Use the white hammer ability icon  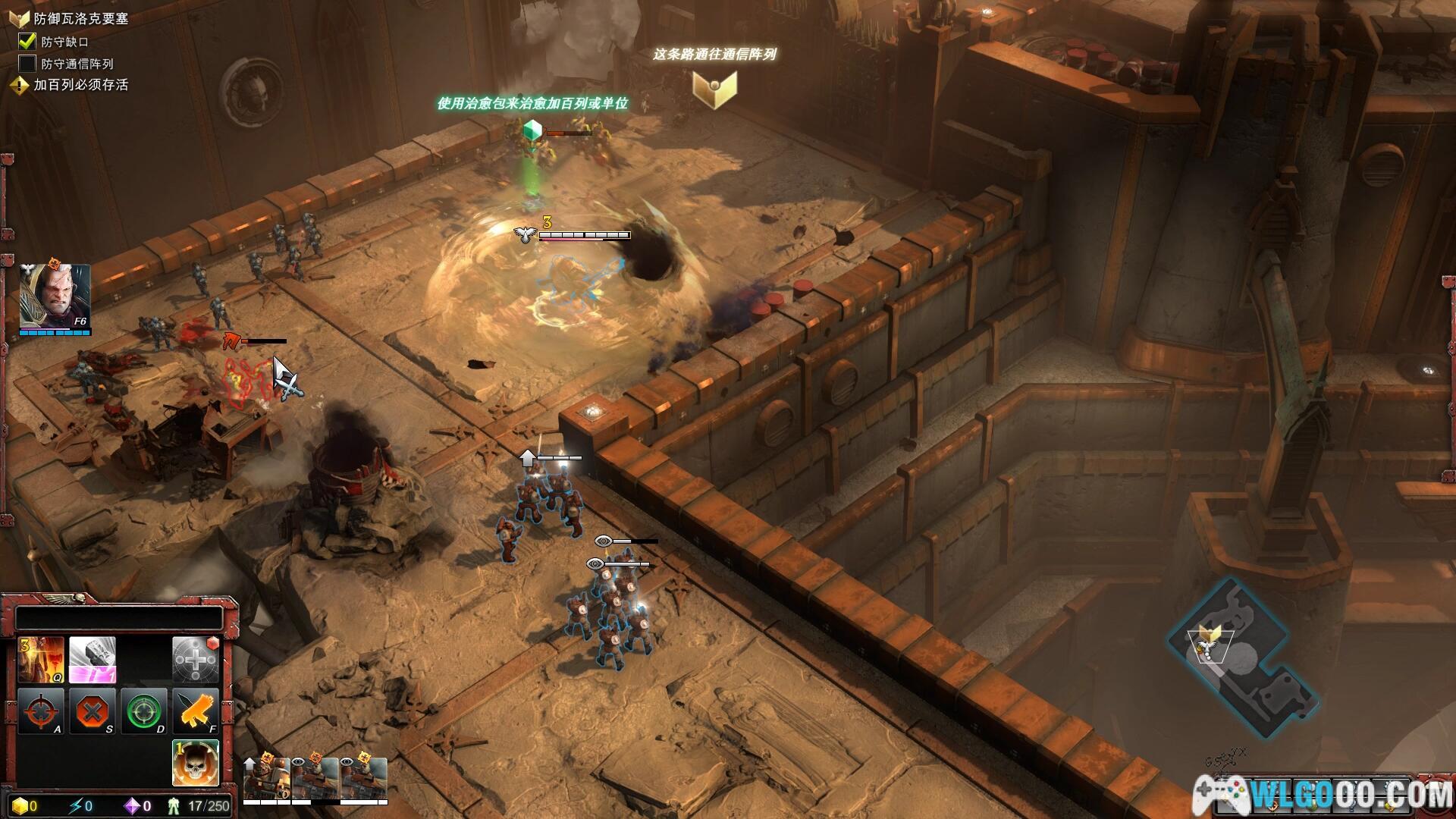coord(93,661)
